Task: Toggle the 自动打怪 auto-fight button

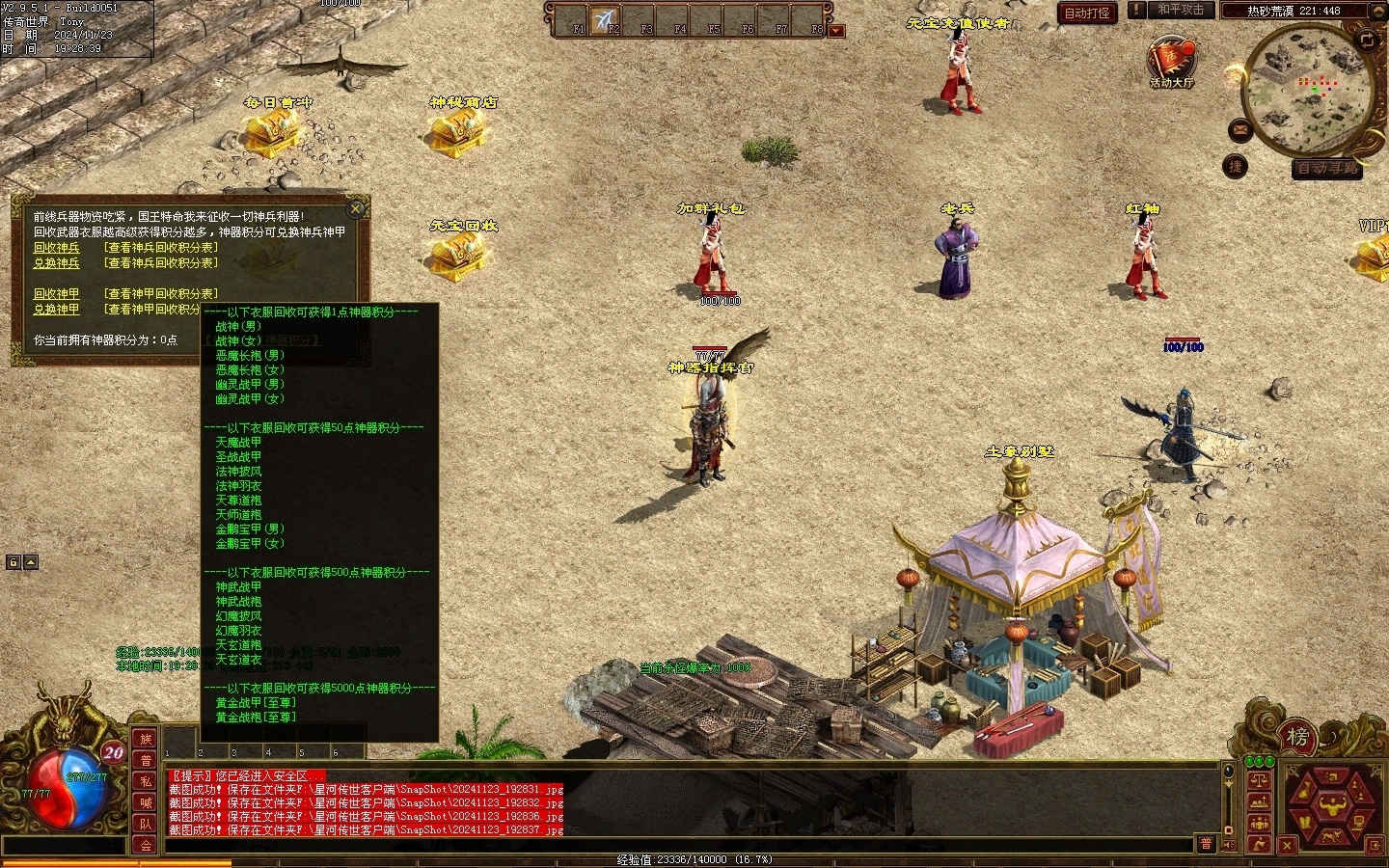Action: 1087,13
